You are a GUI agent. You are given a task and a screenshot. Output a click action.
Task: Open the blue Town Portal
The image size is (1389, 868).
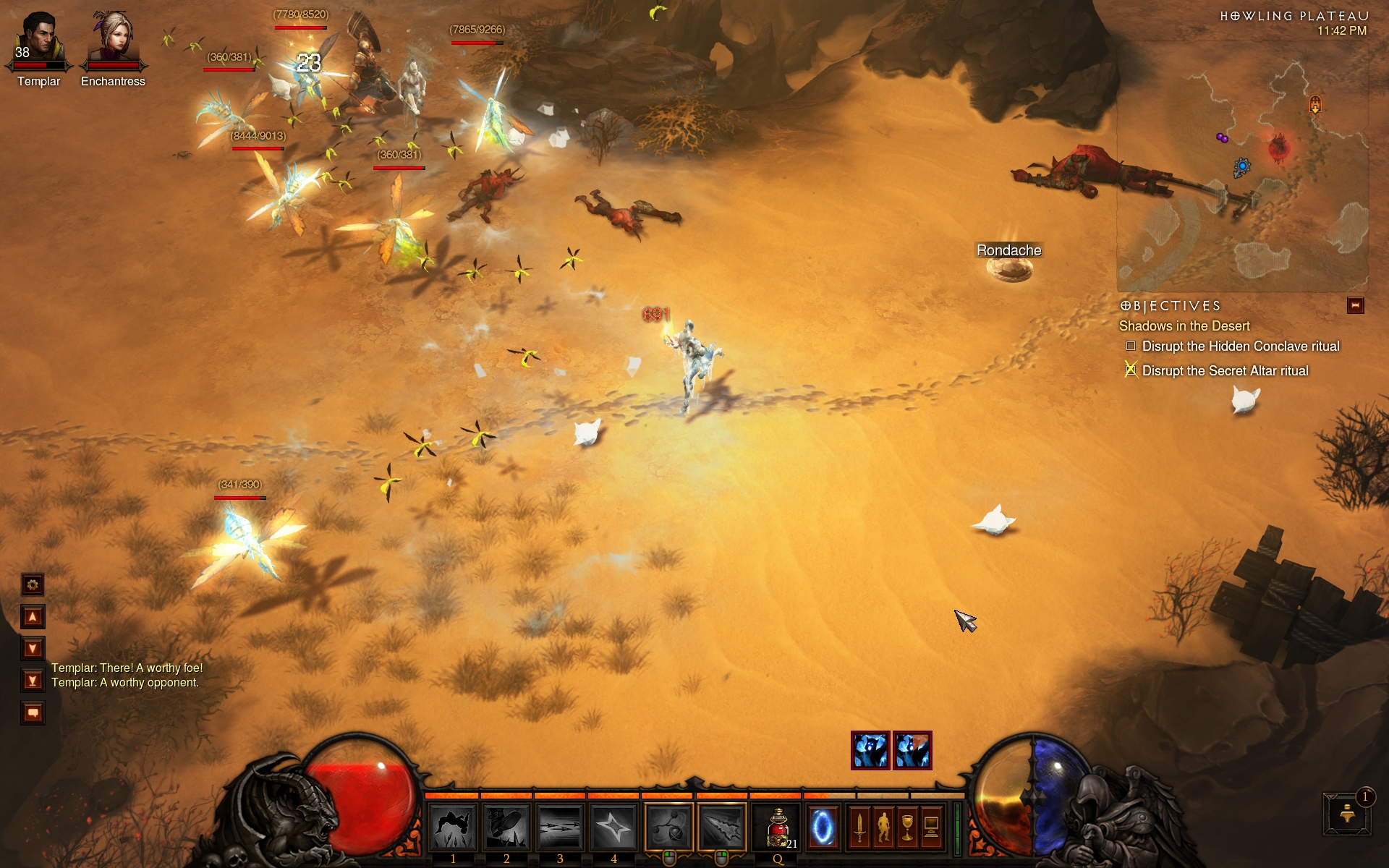pos(823,827)
